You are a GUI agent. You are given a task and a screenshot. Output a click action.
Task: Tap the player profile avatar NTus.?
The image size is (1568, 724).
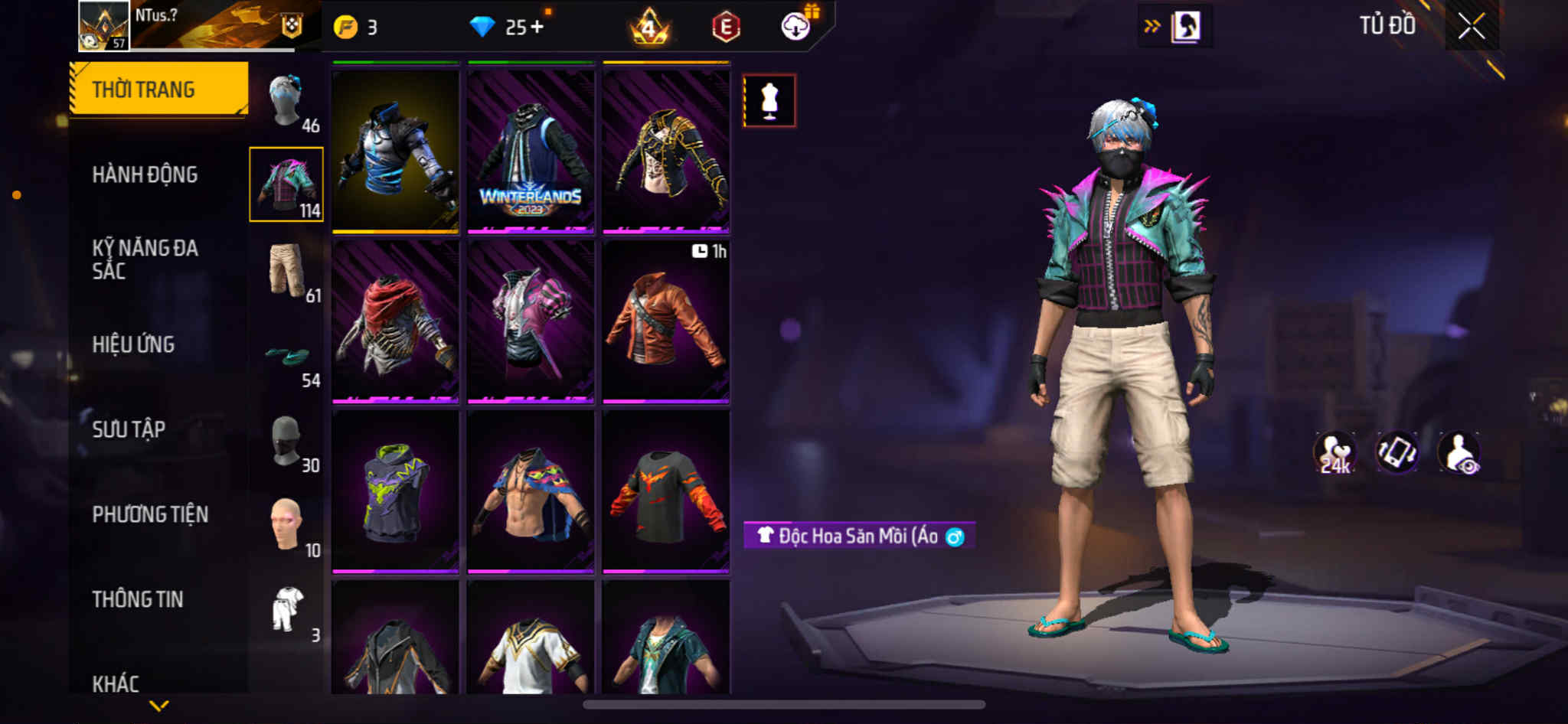[x=103, y=25]
